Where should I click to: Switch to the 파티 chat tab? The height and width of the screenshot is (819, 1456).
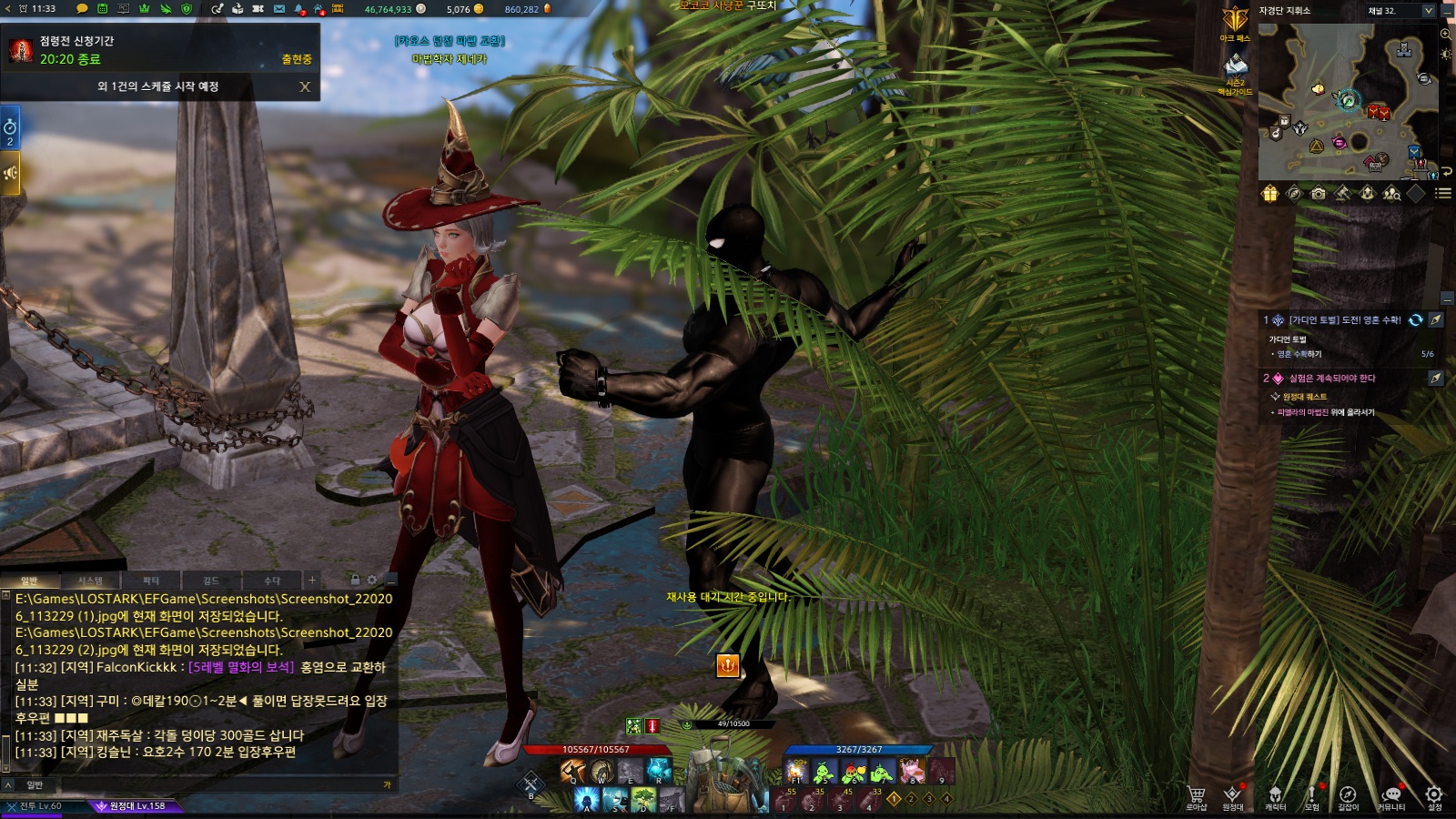pyautogui.click(x=151, y=581)
